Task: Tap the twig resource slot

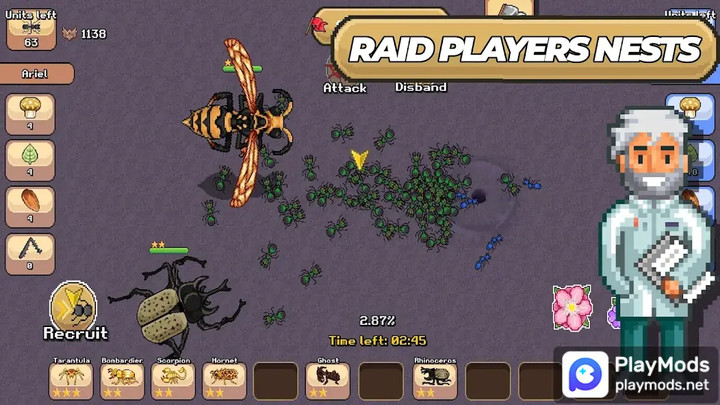Action: (x=30, y=254)
